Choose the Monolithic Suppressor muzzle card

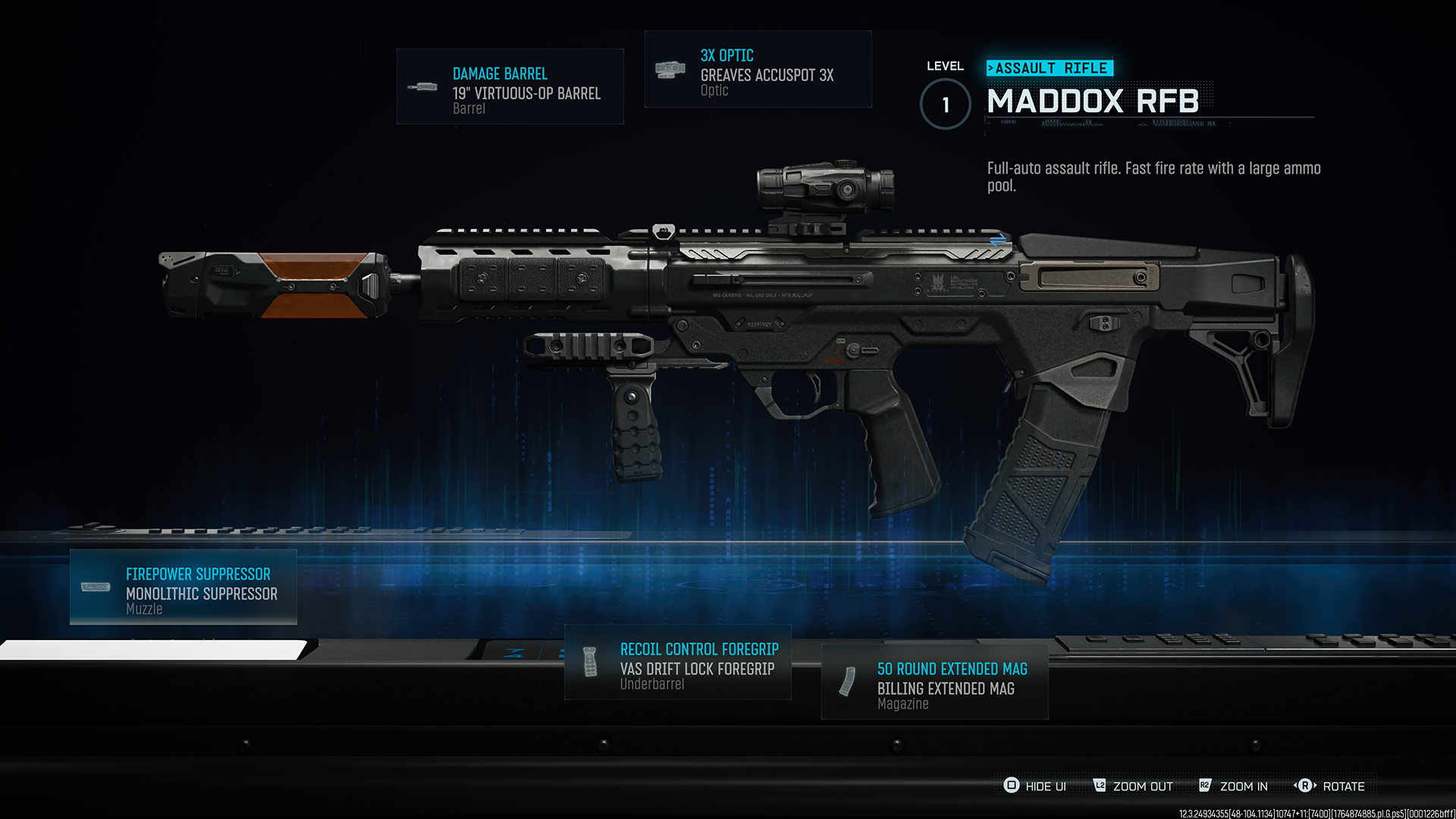tap(183, 587)
